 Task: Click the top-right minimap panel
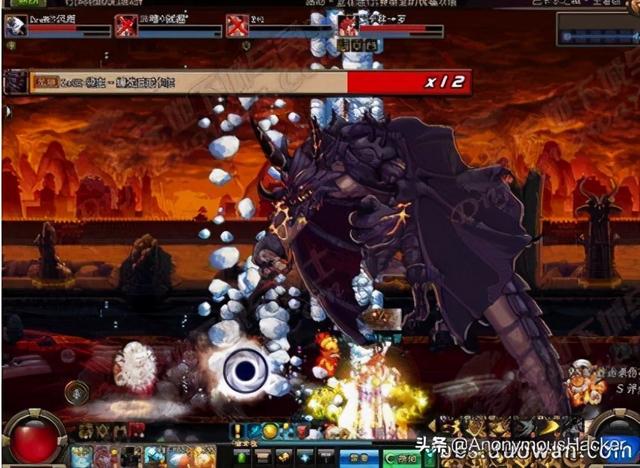click(x=598, y=28)
